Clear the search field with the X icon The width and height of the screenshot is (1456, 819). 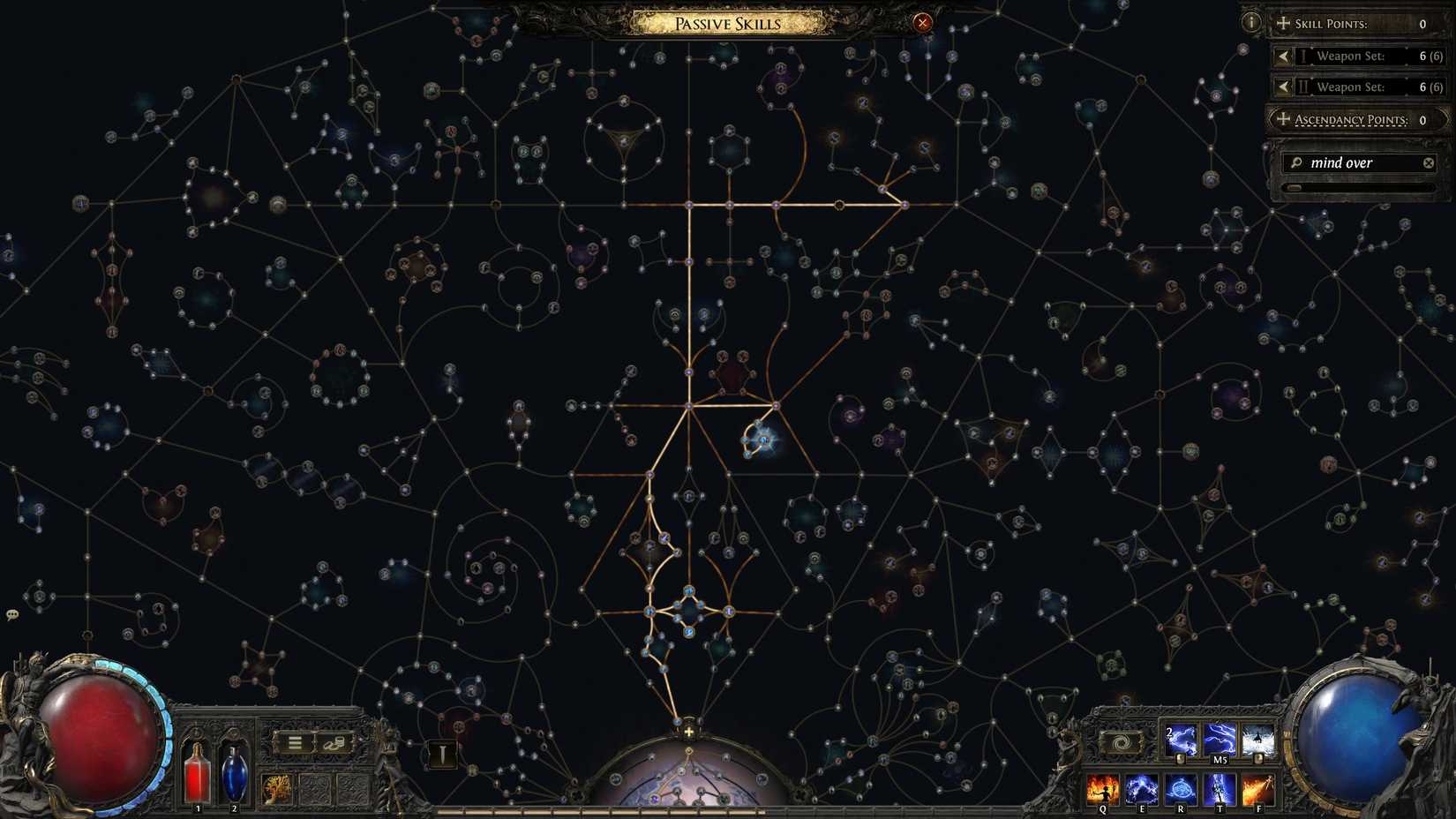(1429, 162)
